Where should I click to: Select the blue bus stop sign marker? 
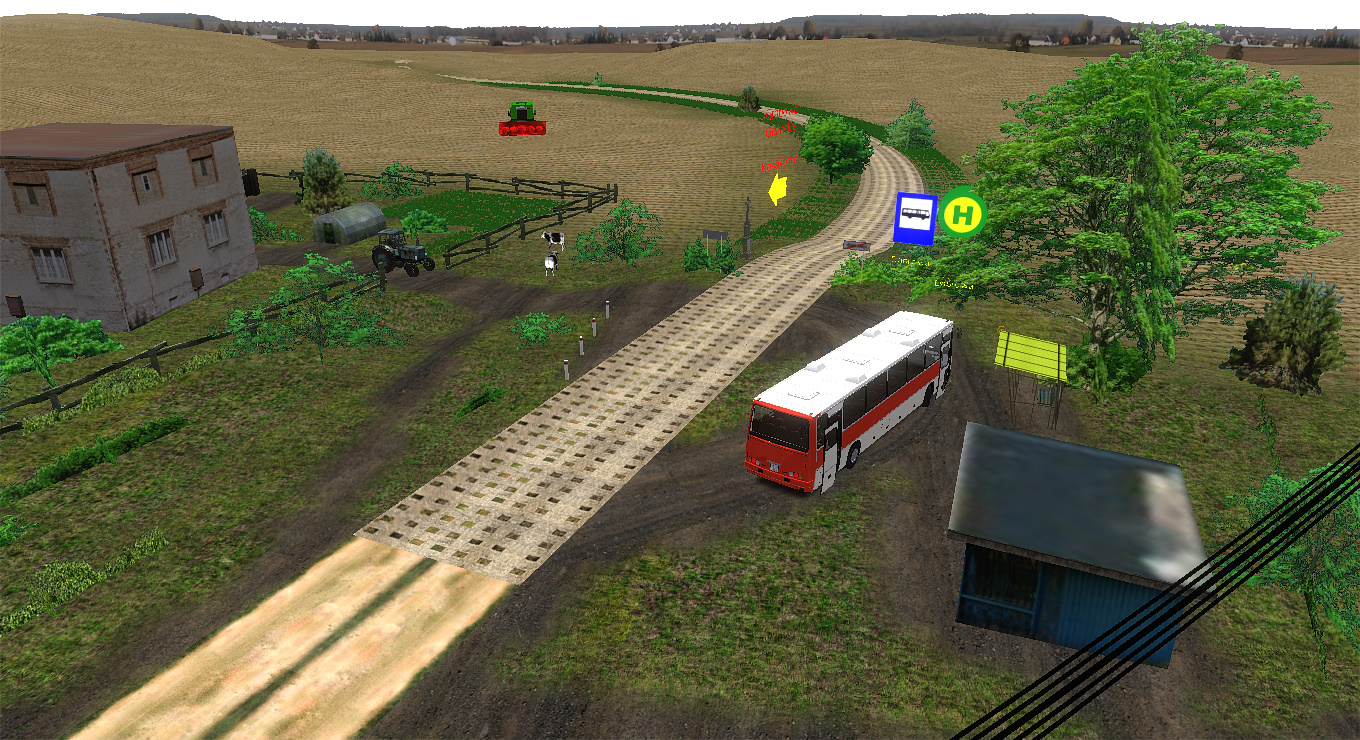(915, 218)
